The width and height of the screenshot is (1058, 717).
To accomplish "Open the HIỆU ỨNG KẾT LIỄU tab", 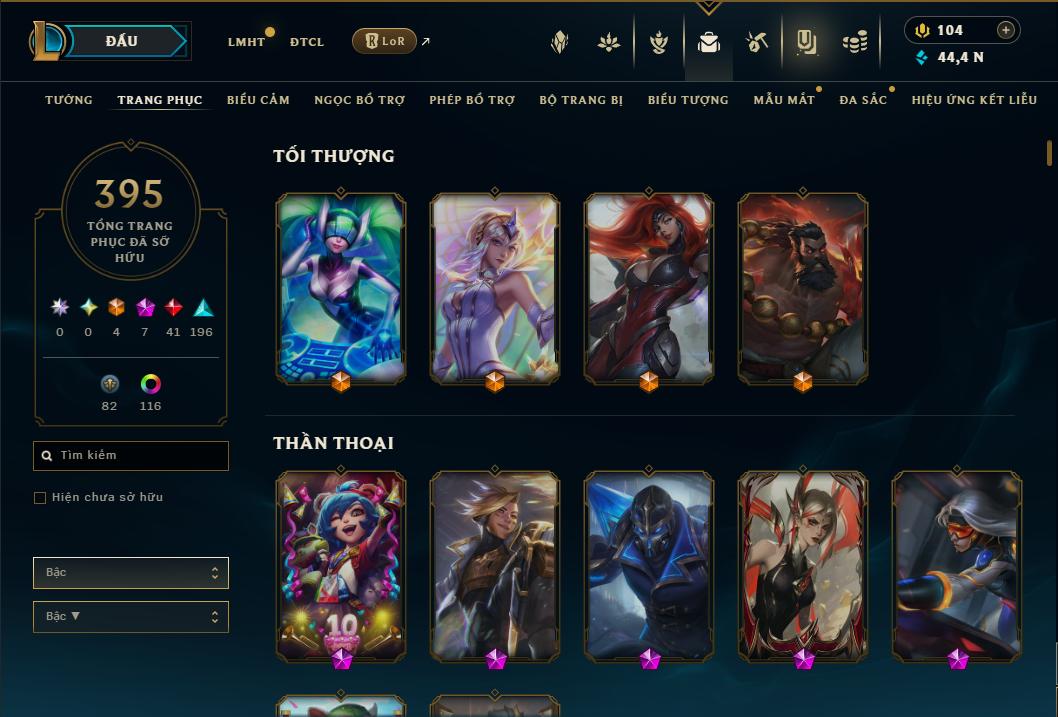I will [x=974, y=100].
